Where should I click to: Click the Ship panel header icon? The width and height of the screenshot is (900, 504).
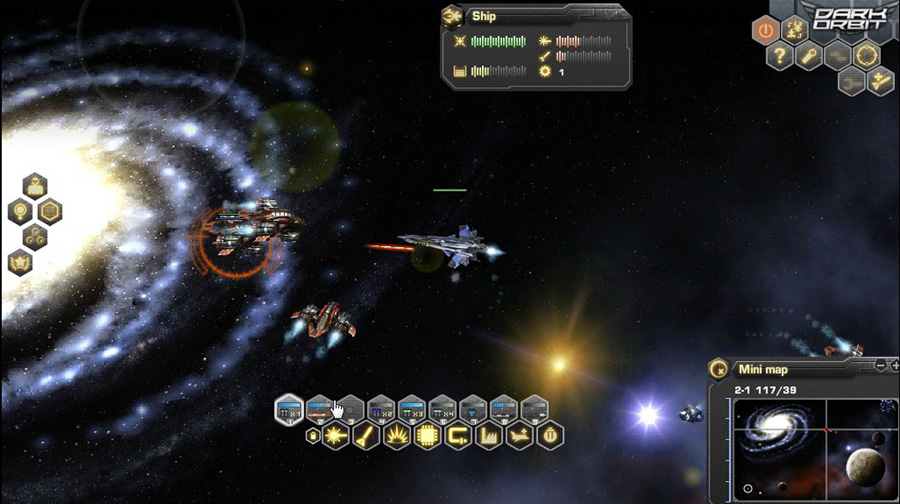(x=452, y=16)
